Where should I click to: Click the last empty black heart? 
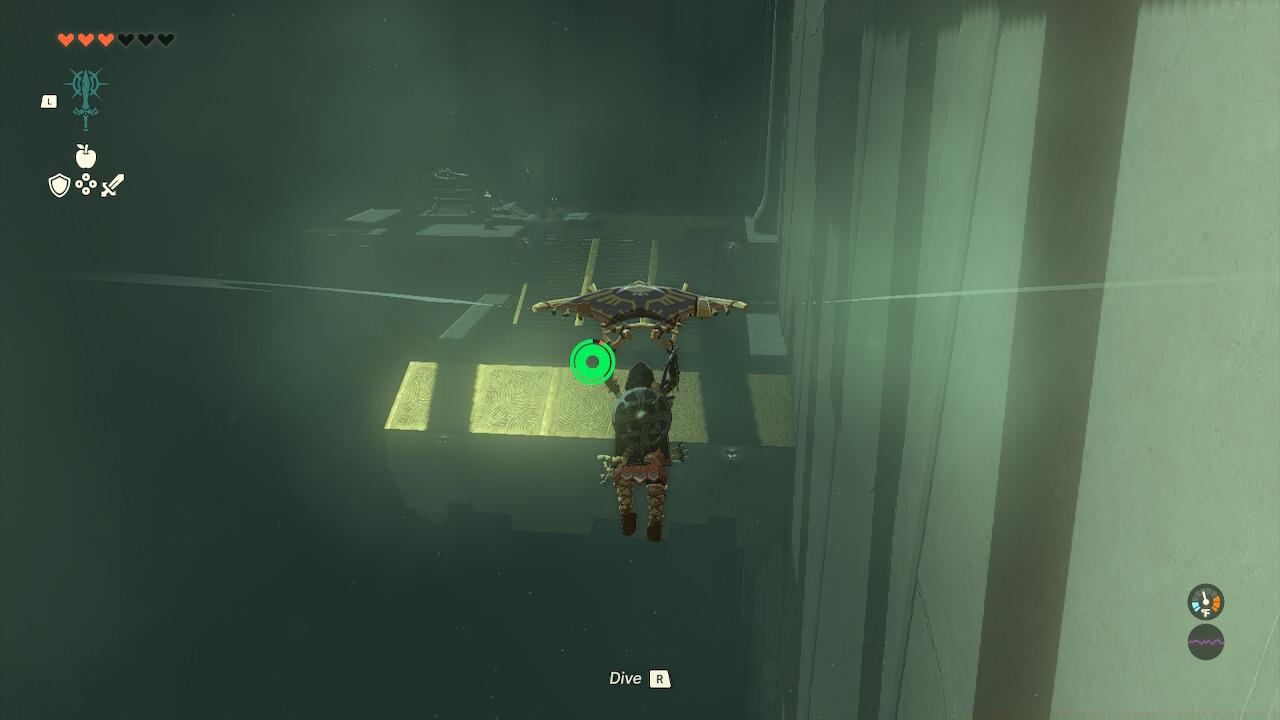coord(166,40)
